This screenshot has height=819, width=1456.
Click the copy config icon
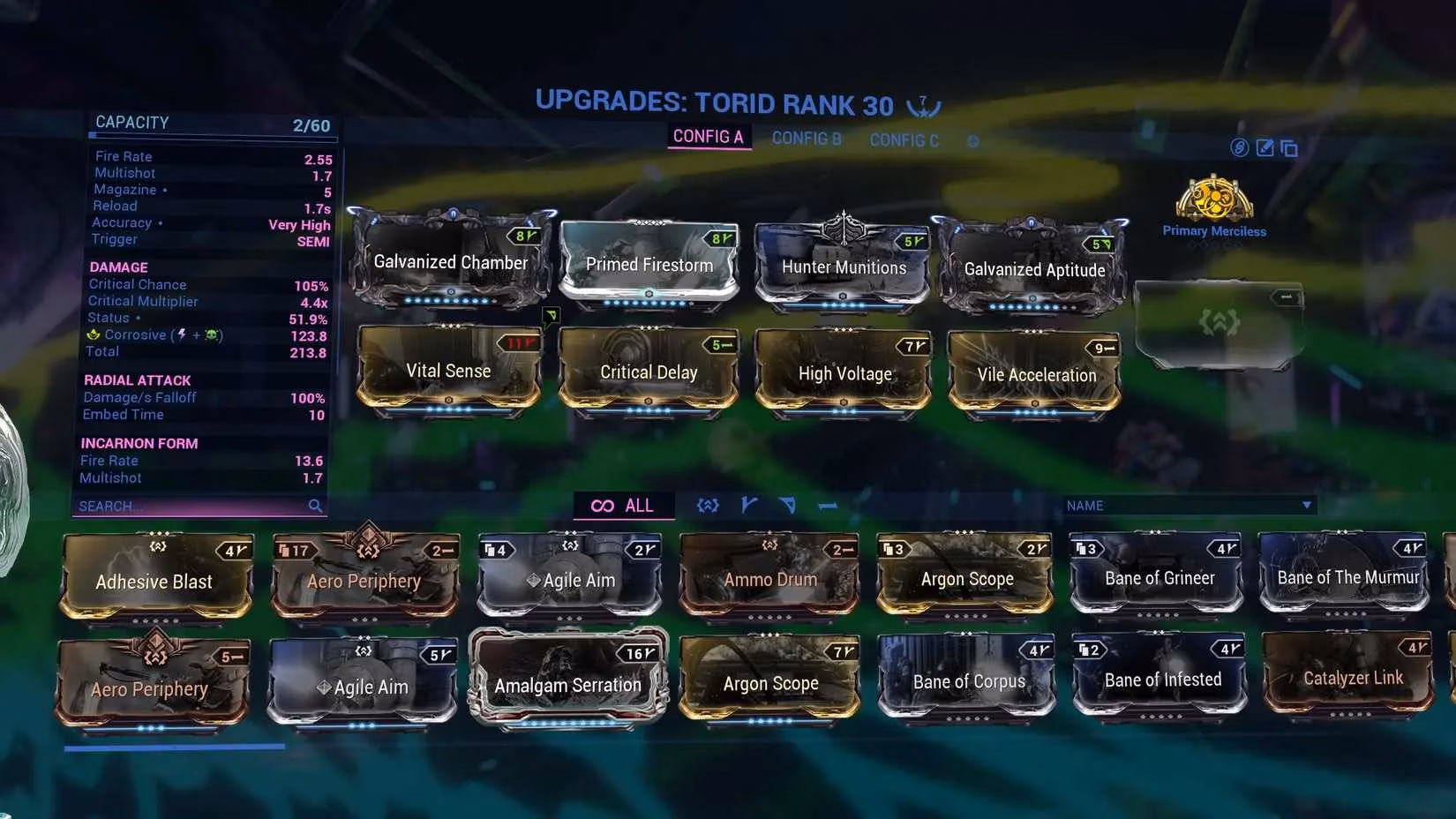pyautogui.click(x=1288, y=148)
